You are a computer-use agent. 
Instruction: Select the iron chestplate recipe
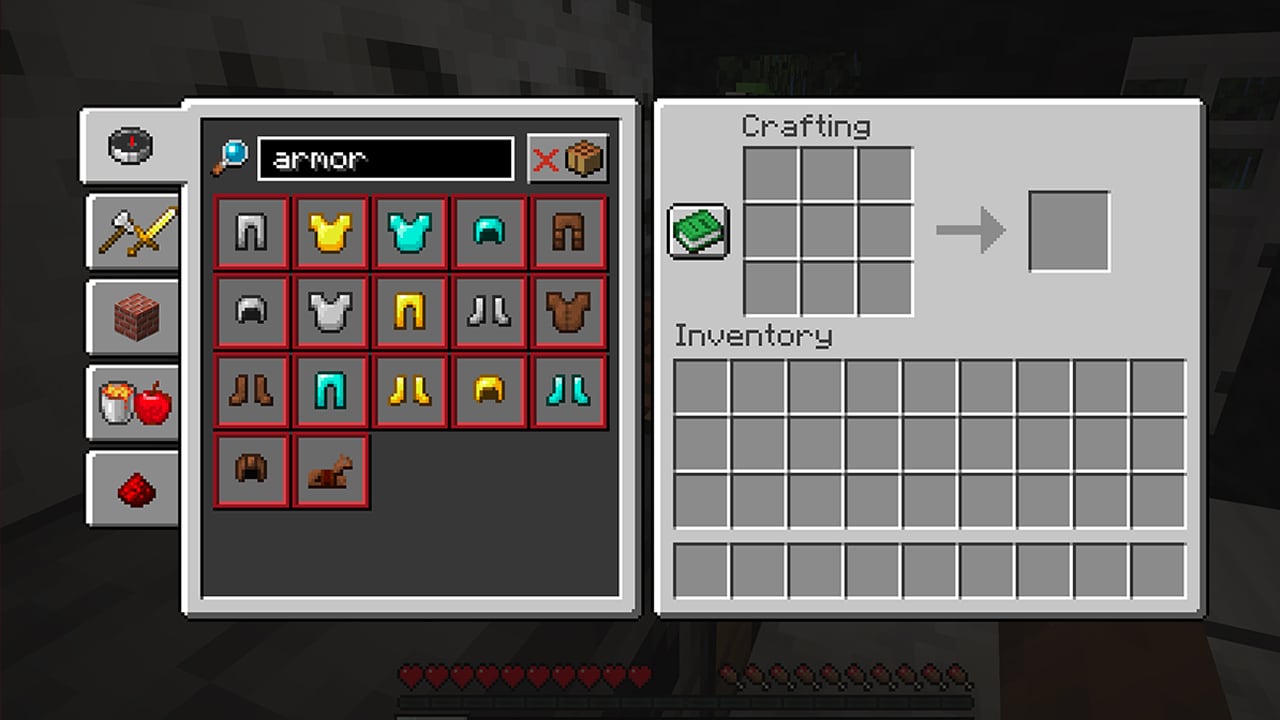(331, 312)
